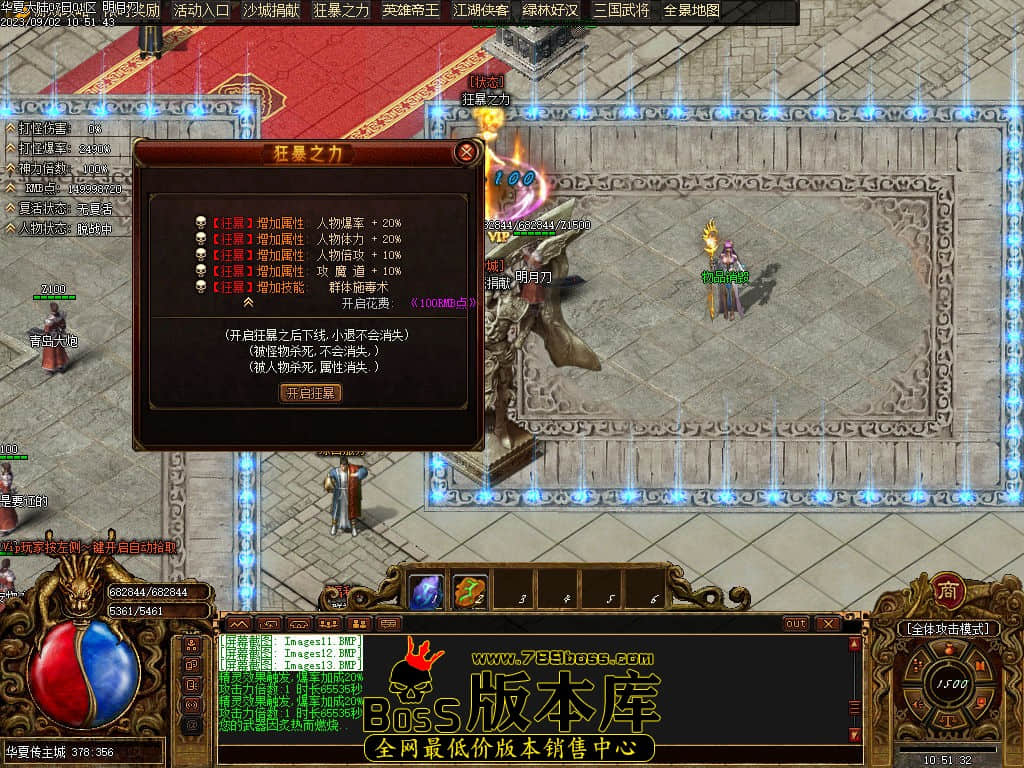Open 狂暴之力 from the top bar

341,11
